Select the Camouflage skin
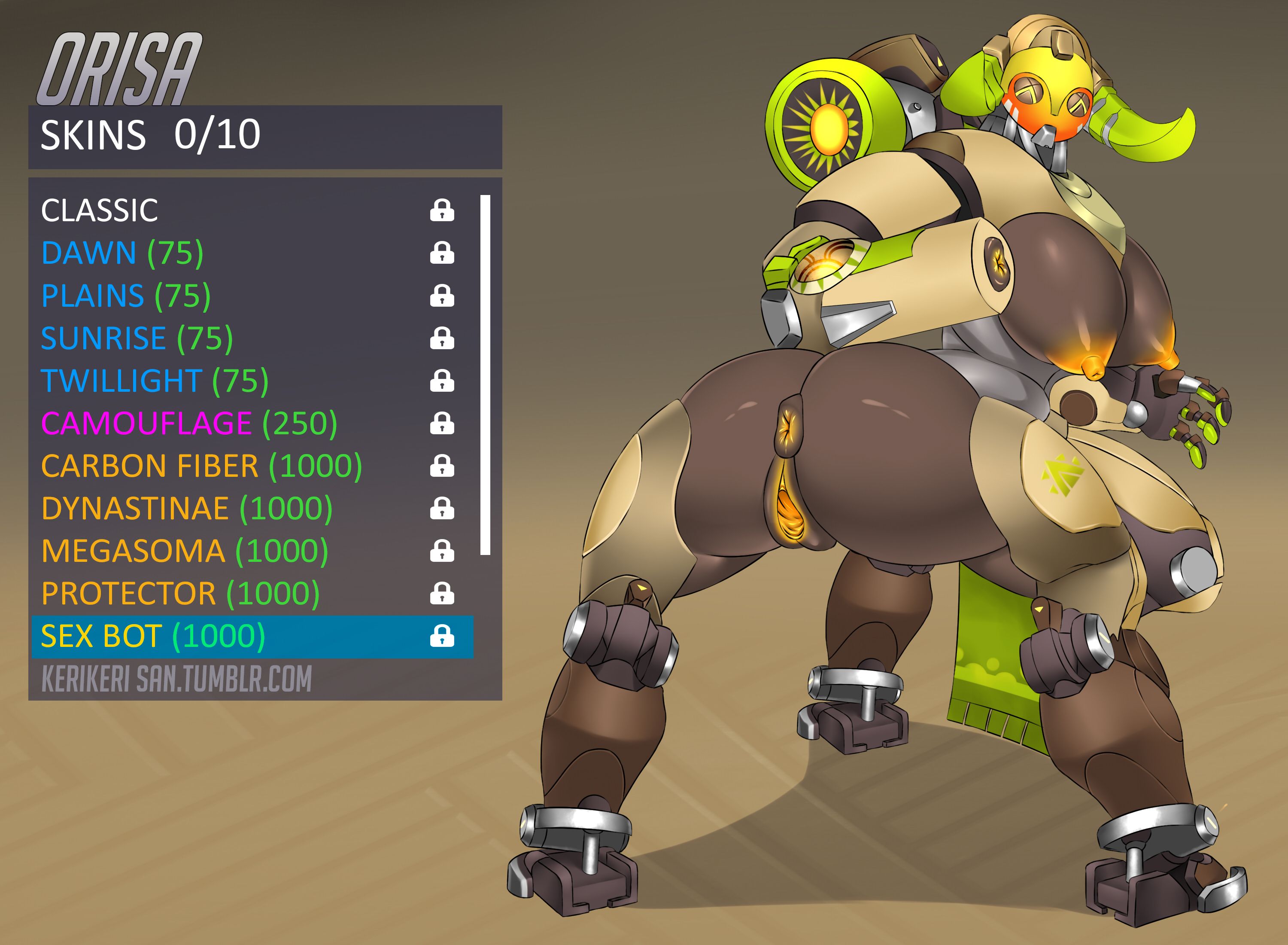 point(188,423)
